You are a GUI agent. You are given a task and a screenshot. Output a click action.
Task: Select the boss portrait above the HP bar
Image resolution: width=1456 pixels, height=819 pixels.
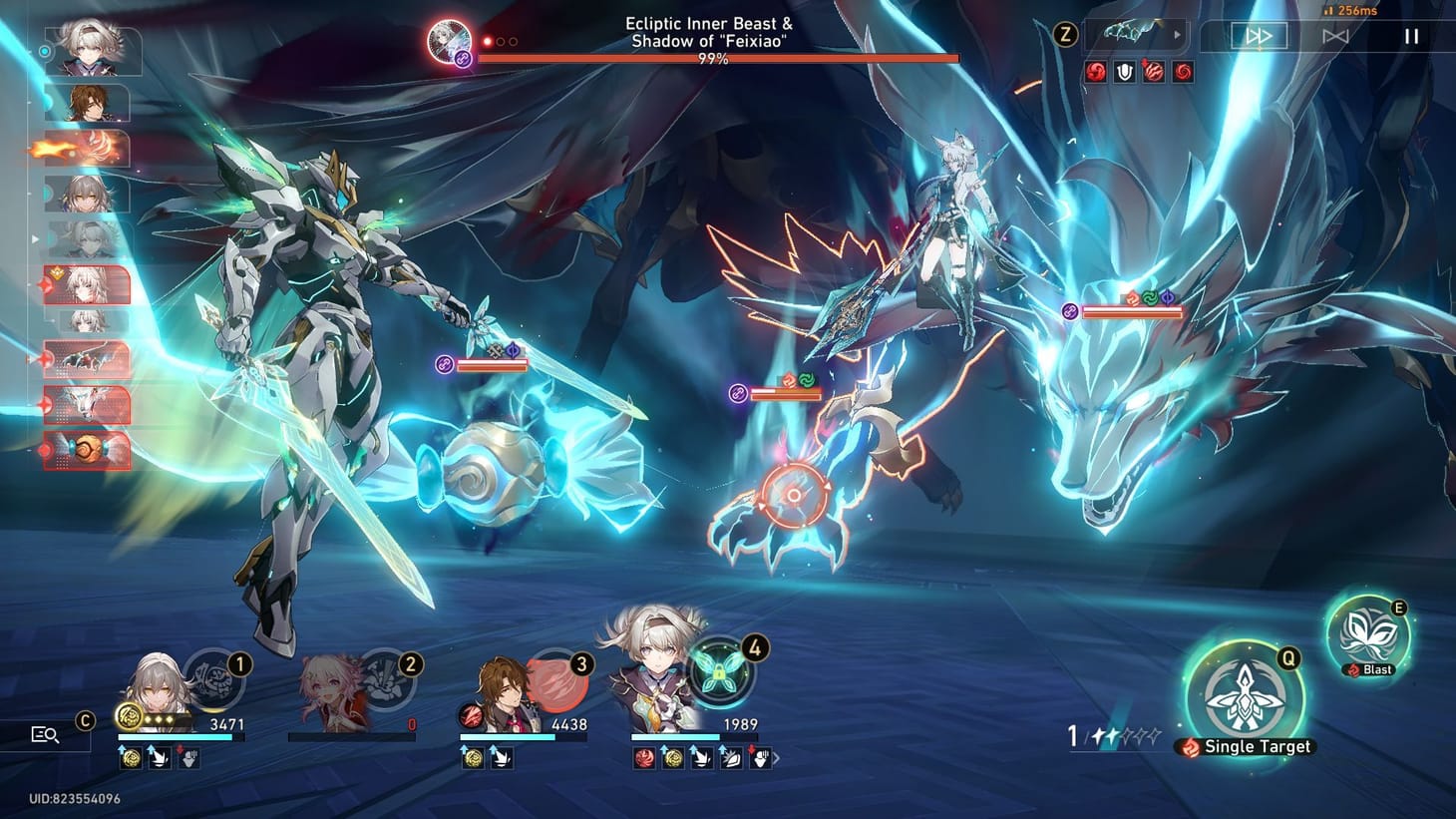[451, 43]
